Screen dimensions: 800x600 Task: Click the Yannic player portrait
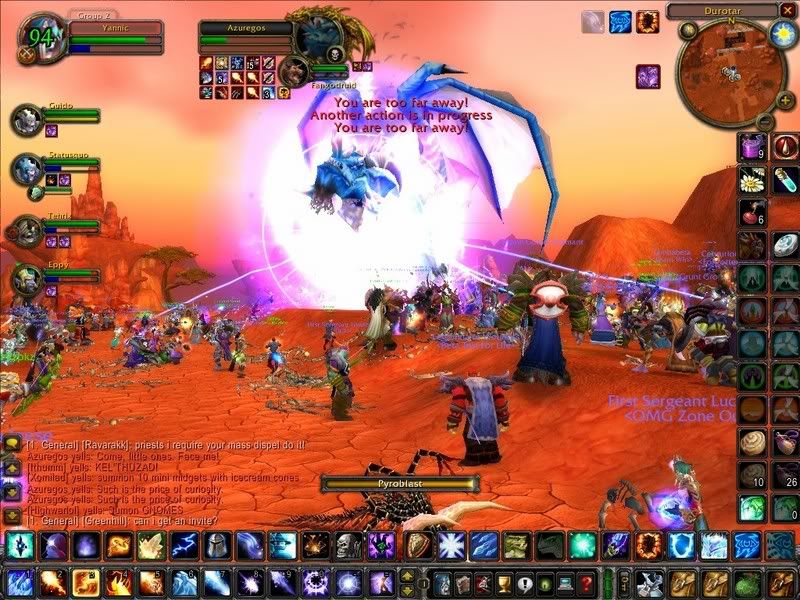pos(39,38)
